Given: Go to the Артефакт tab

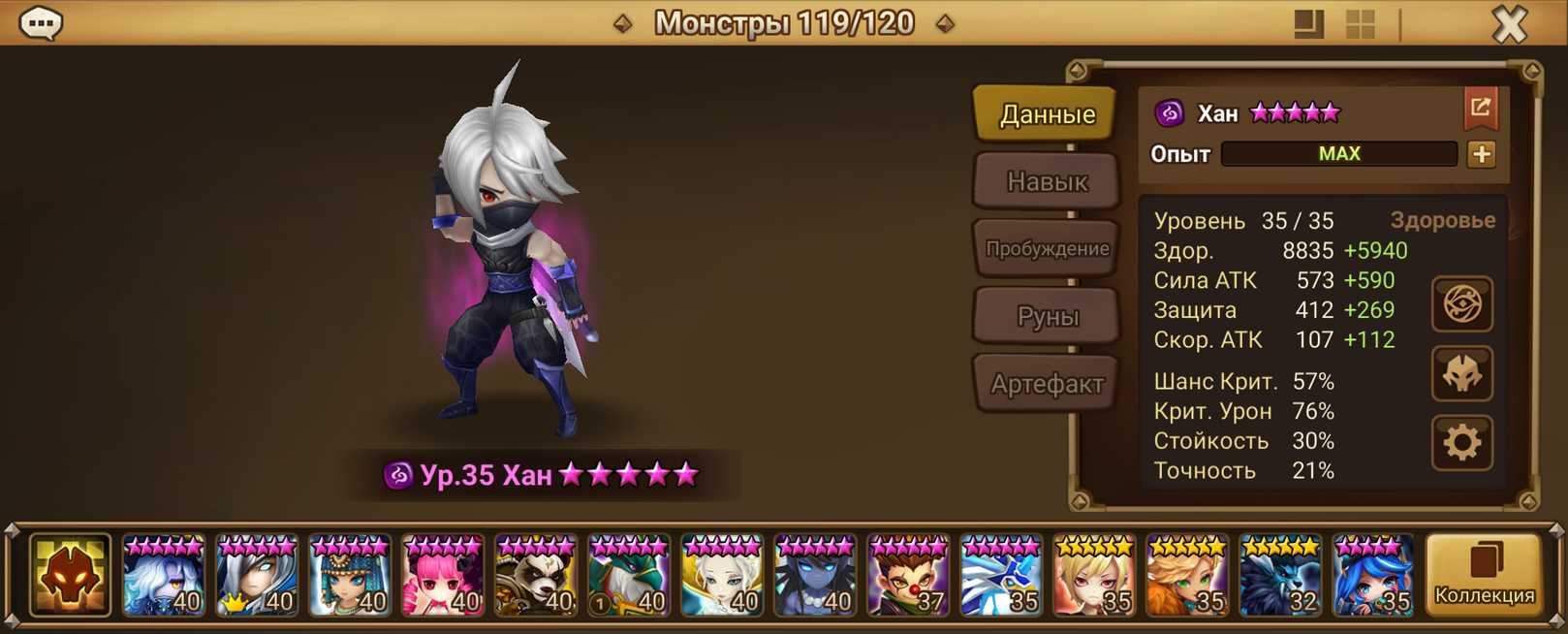Looking at the screenshot, I should click(x=1047, y=384).
